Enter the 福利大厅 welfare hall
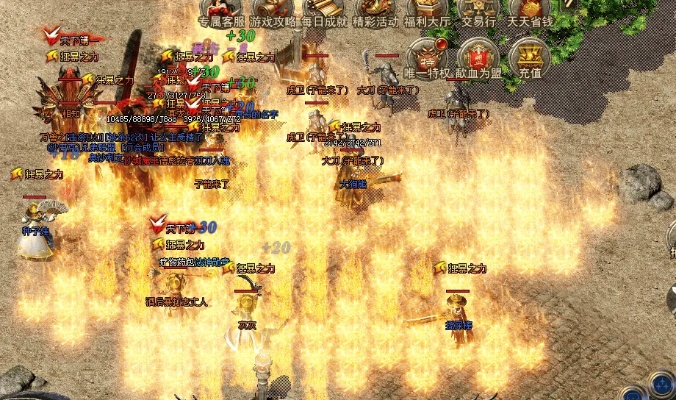The height and width of the screenshot is (400, 676). (x=429, y=12)
